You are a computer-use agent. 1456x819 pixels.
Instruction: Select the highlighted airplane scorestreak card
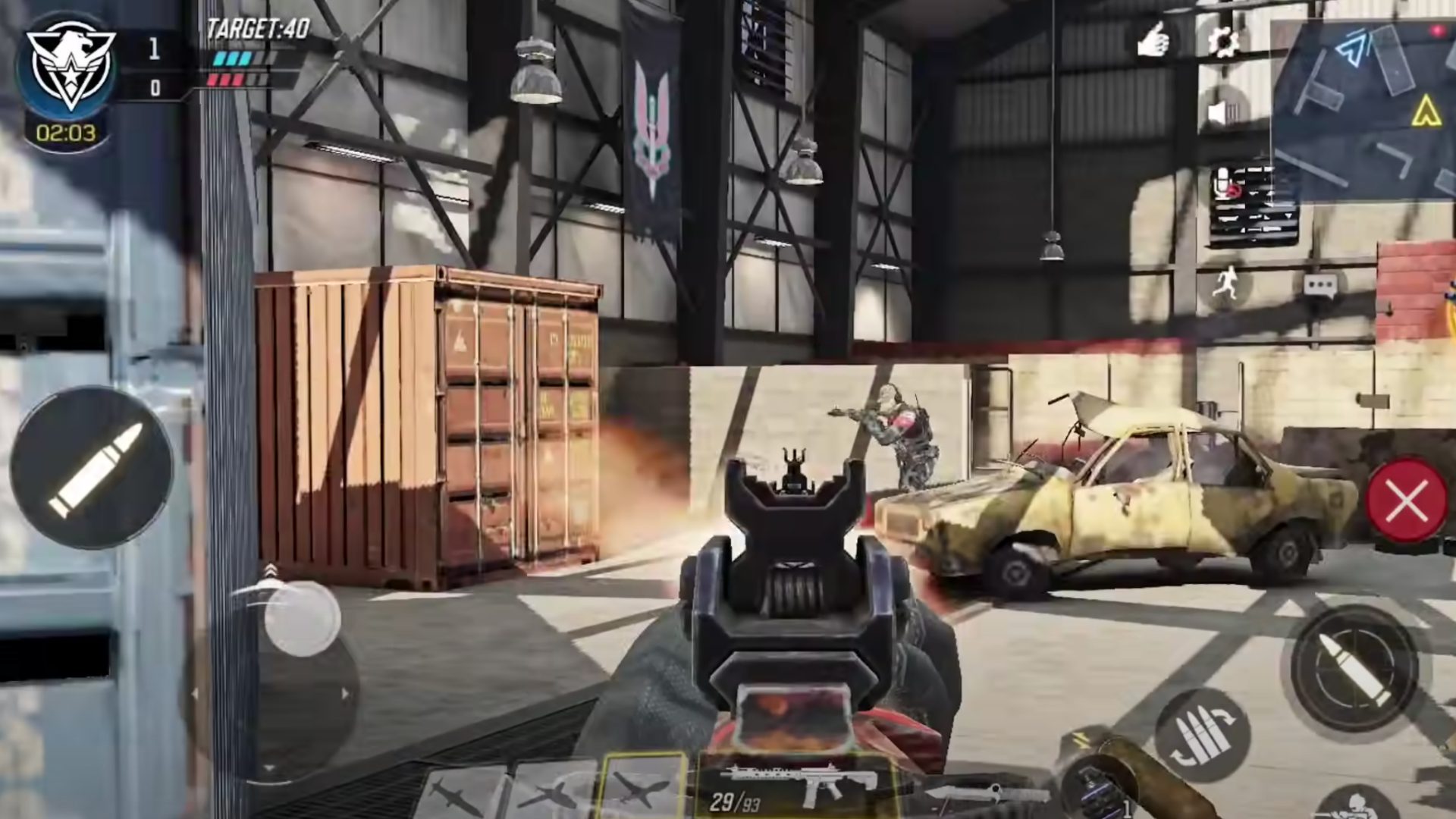pyautogui.click(x=641, y=789)
